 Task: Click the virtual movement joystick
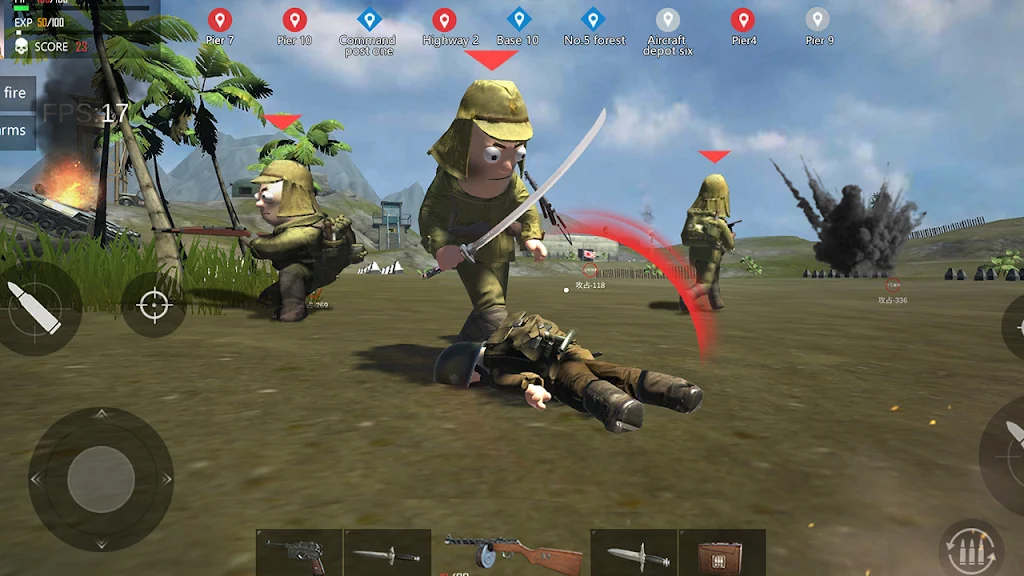[x=100, y=479]
